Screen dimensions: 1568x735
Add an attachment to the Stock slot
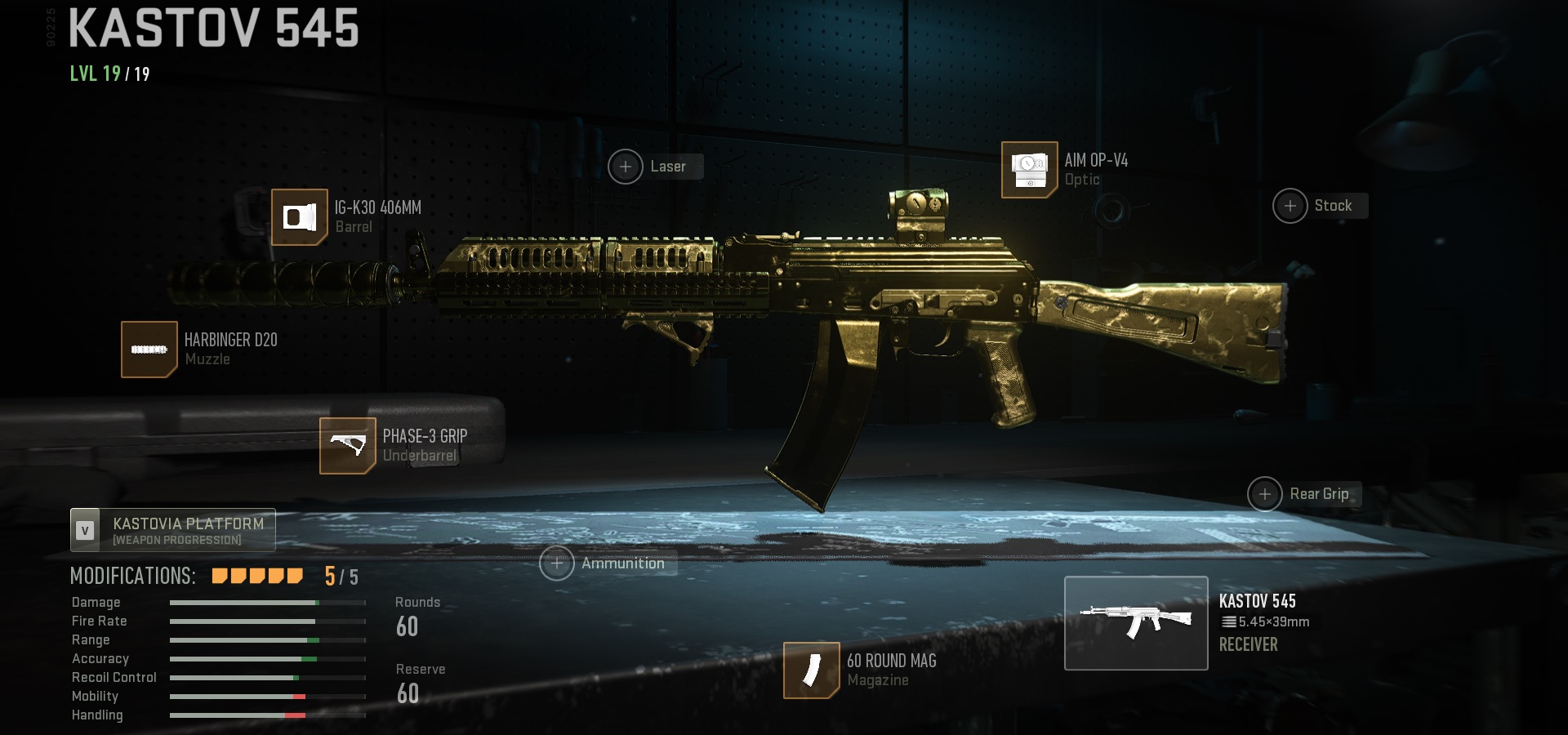pos(1290,206)
